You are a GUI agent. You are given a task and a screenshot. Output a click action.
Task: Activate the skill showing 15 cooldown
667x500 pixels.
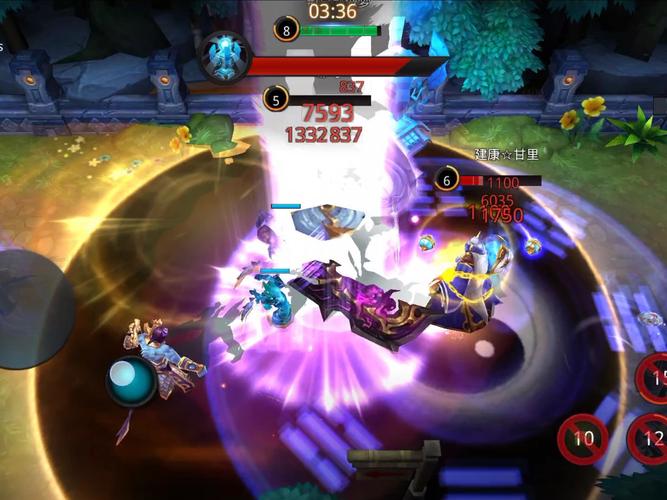[653, 378]
